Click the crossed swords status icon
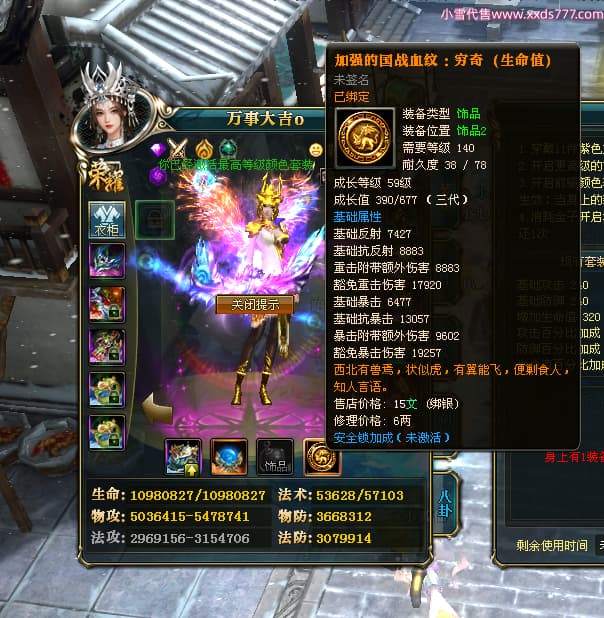The width and height of the screenshot is (604, 618). point(180,149)
